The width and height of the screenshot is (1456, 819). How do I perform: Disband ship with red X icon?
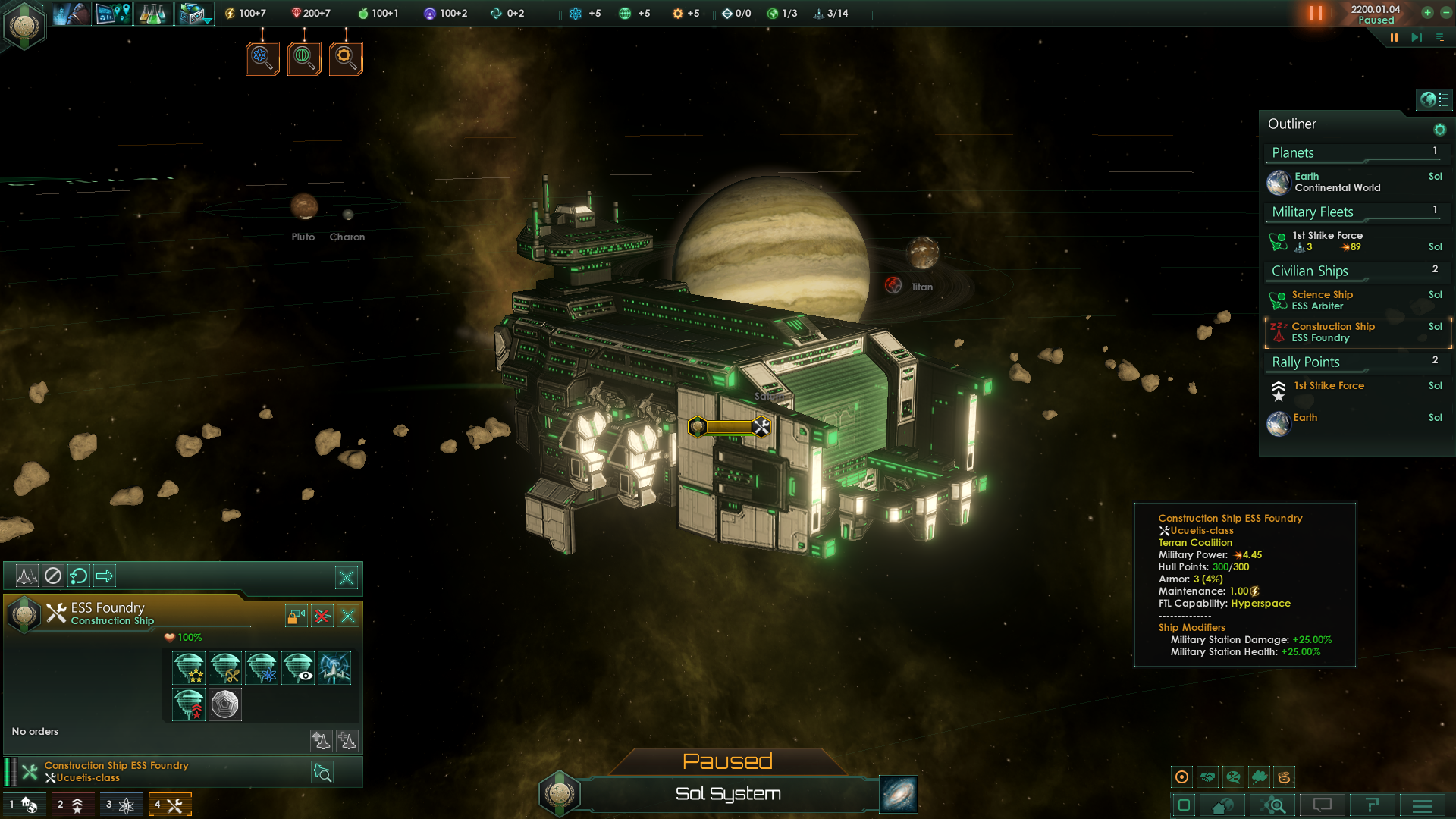(322, 616)
